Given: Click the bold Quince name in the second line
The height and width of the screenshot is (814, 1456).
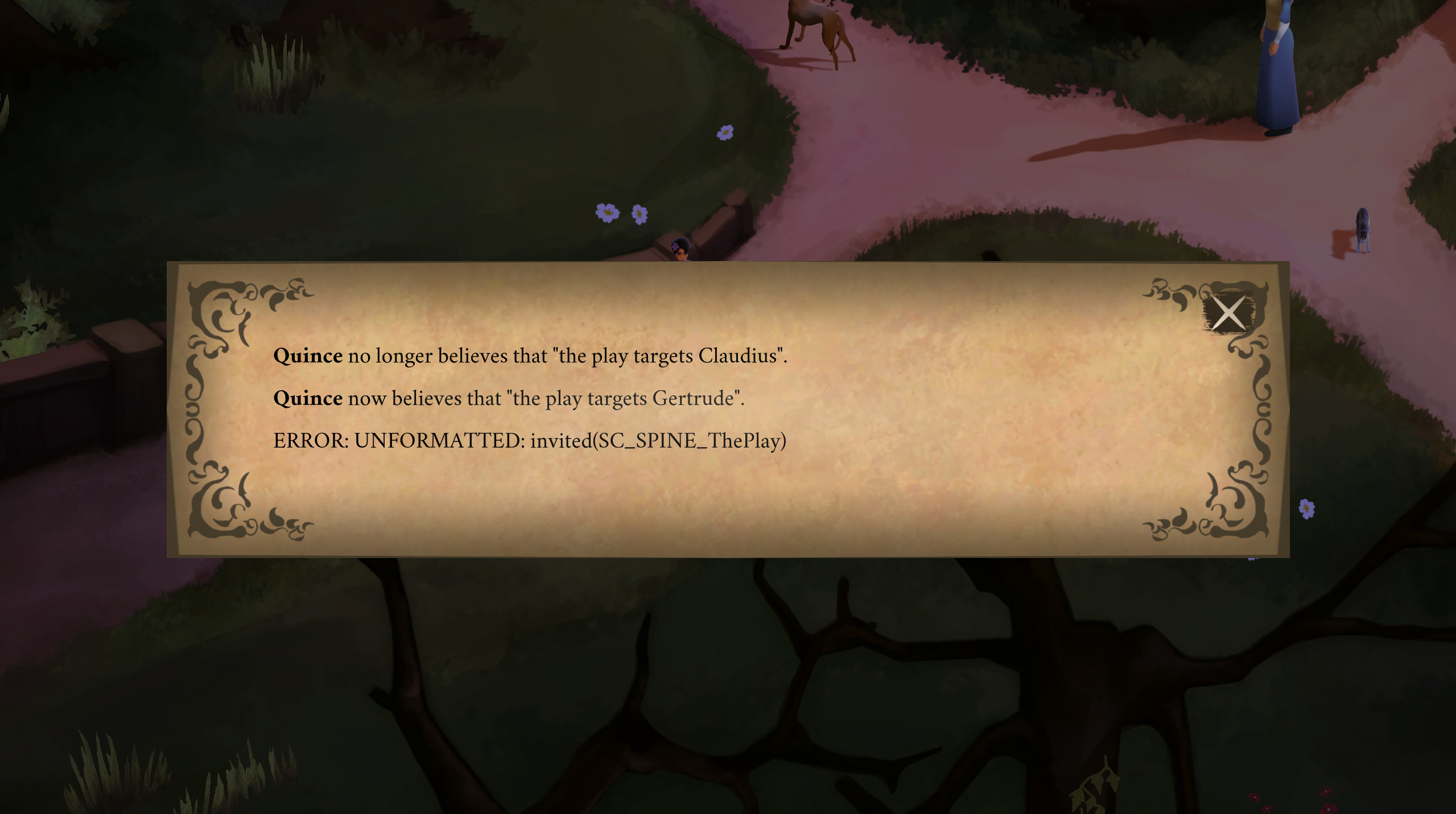Looking at the screenshot, I should [307, 398].
